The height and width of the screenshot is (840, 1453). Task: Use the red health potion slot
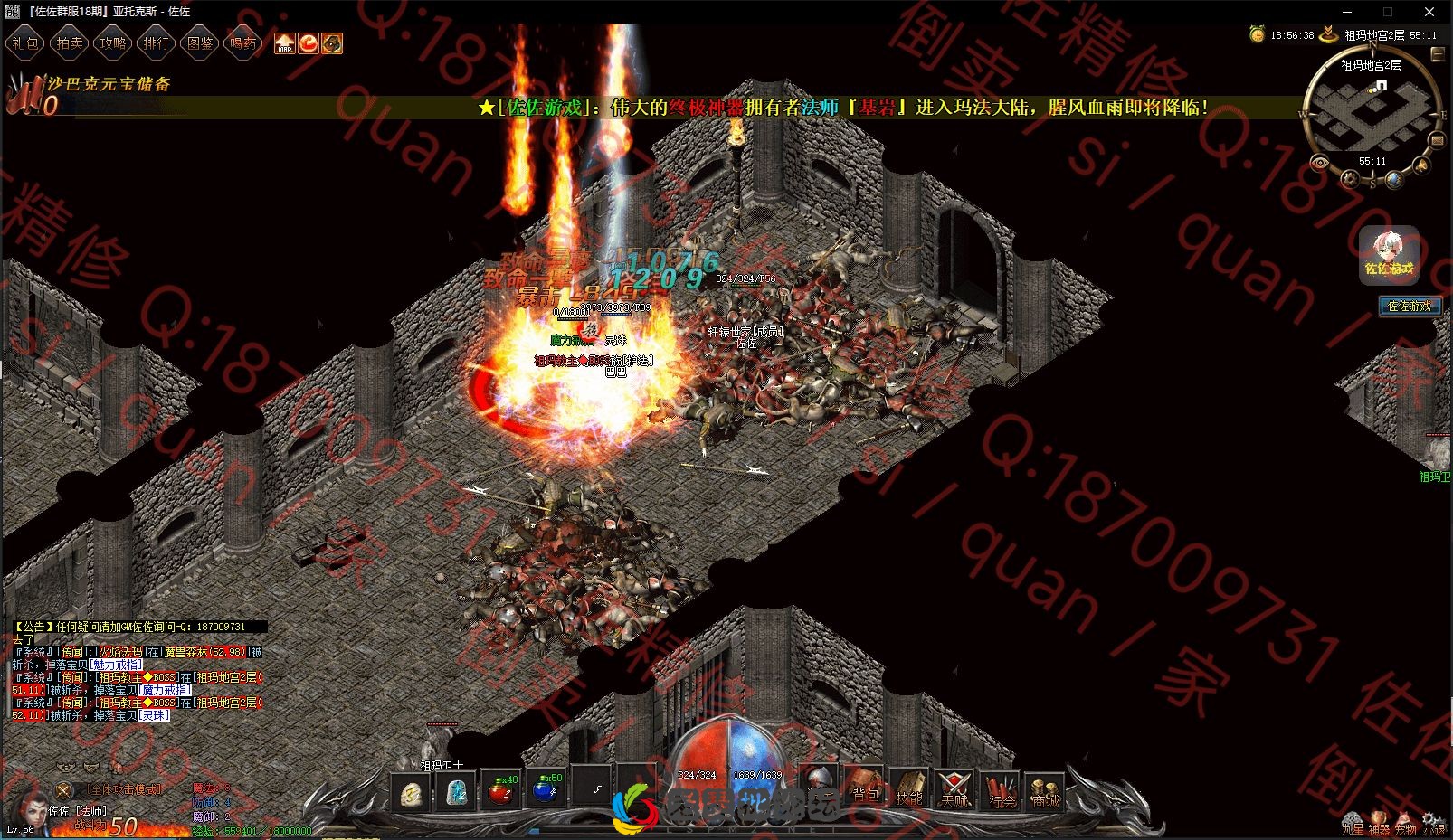tap(499, 790)
